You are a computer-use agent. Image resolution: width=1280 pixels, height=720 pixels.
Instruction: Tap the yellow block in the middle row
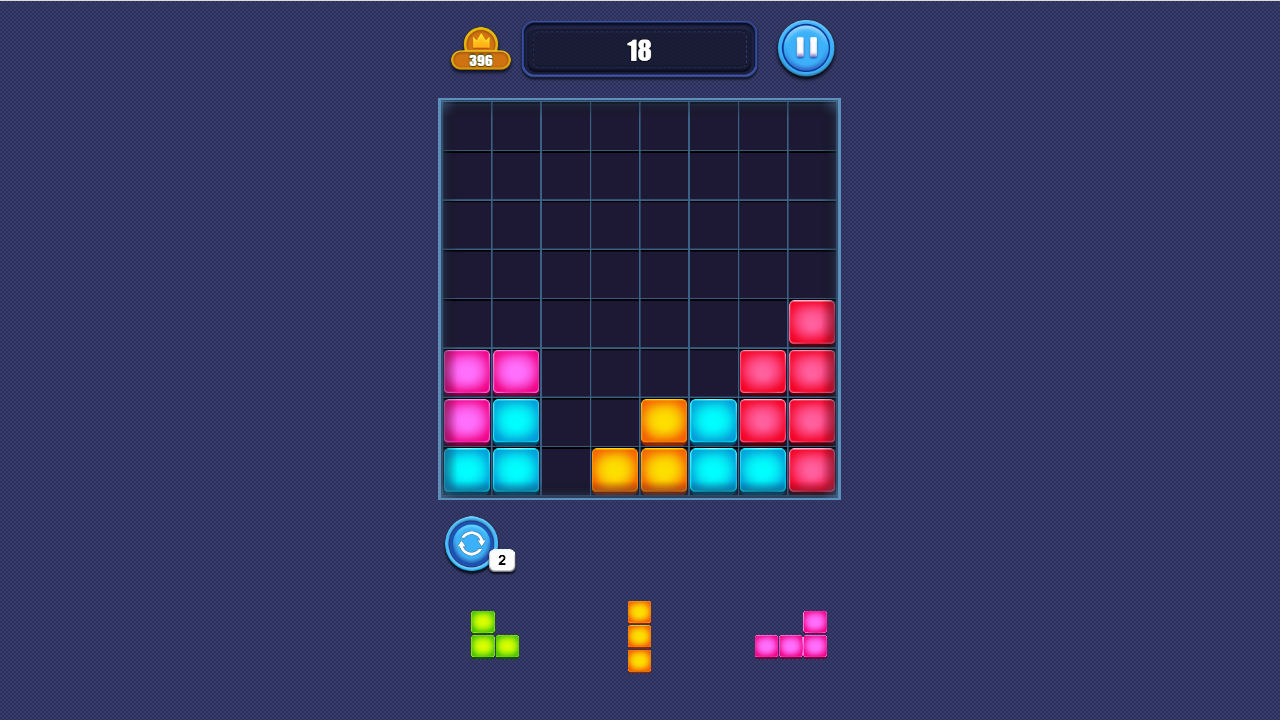coord(664,420)
